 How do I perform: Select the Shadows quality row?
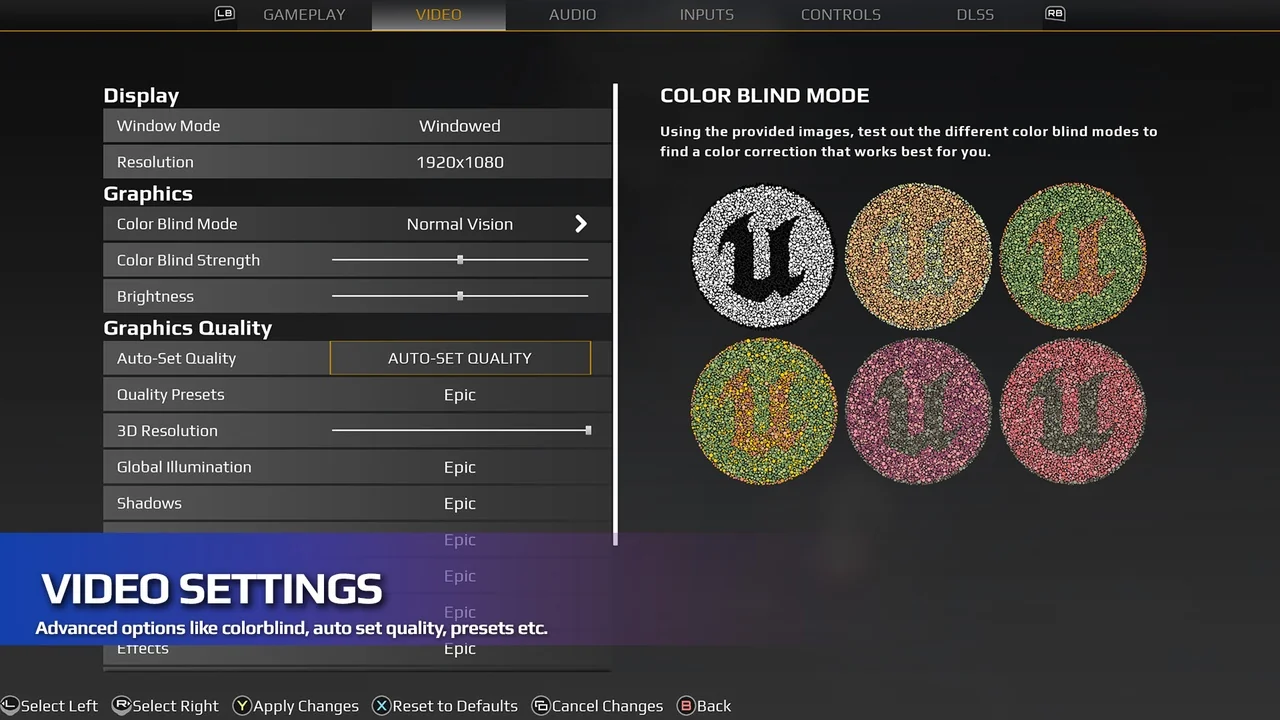[x=459, y=503]
